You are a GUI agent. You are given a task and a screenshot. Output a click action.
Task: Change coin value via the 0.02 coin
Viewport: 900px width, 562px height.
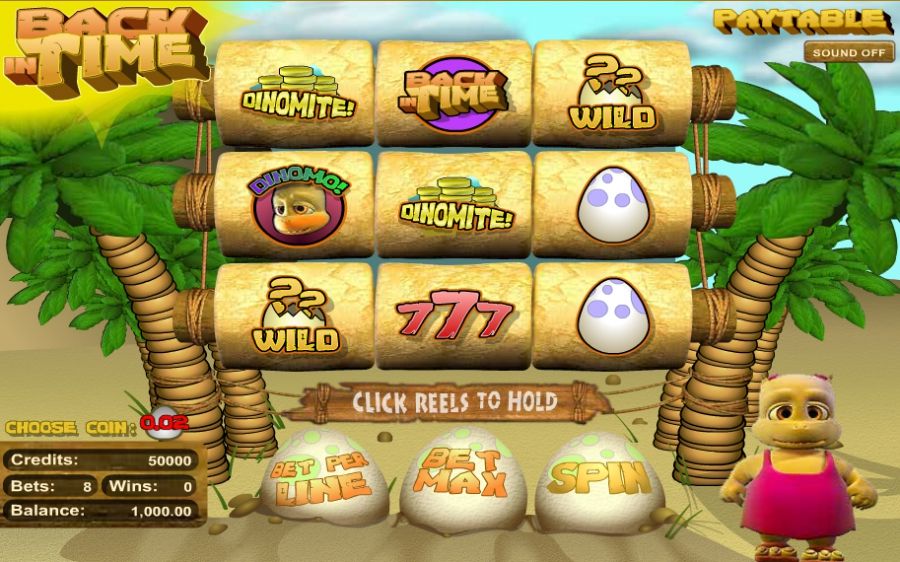coord(164,424)
